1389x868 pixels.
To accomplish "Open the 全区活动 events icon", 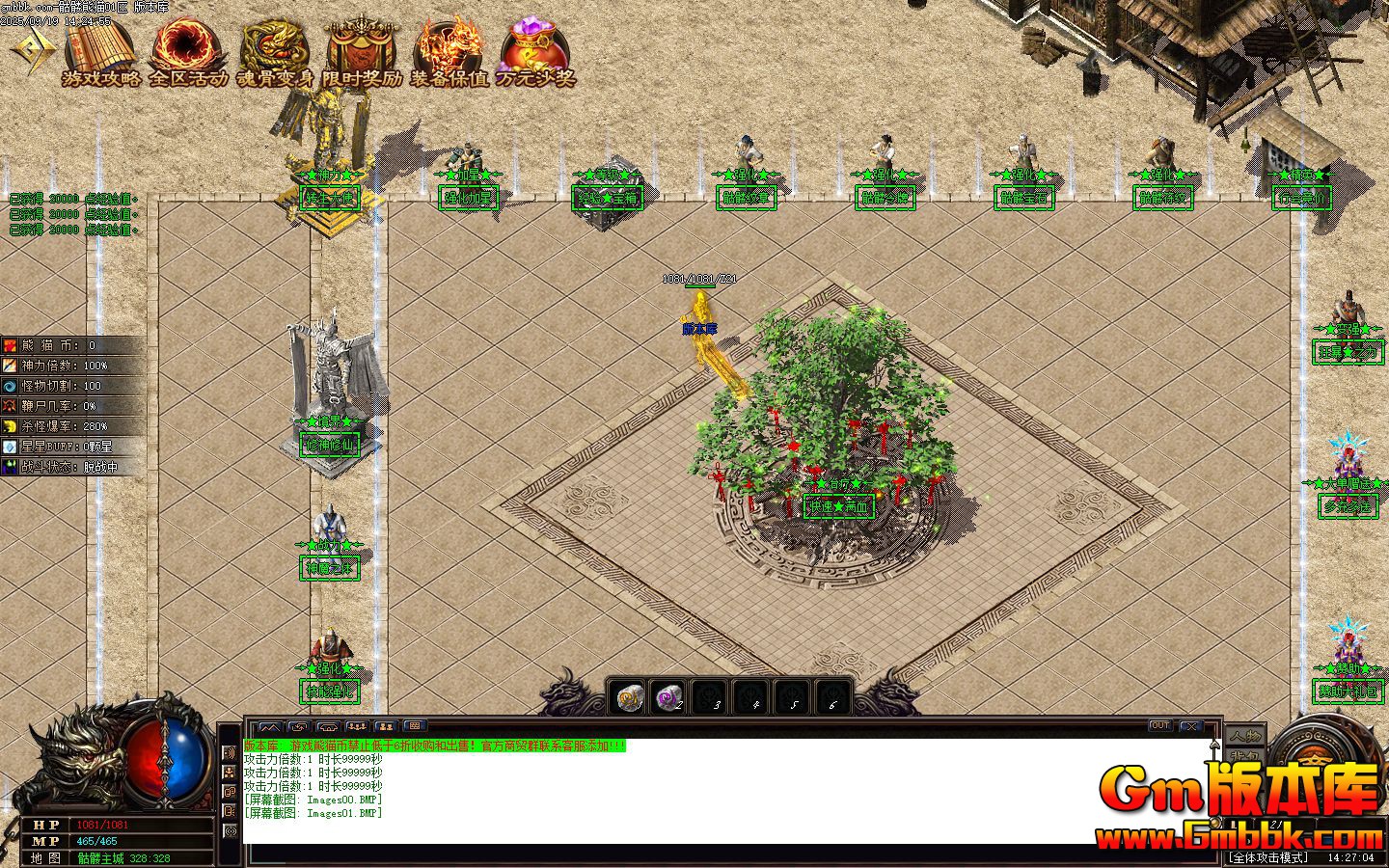I will [187, 46].
